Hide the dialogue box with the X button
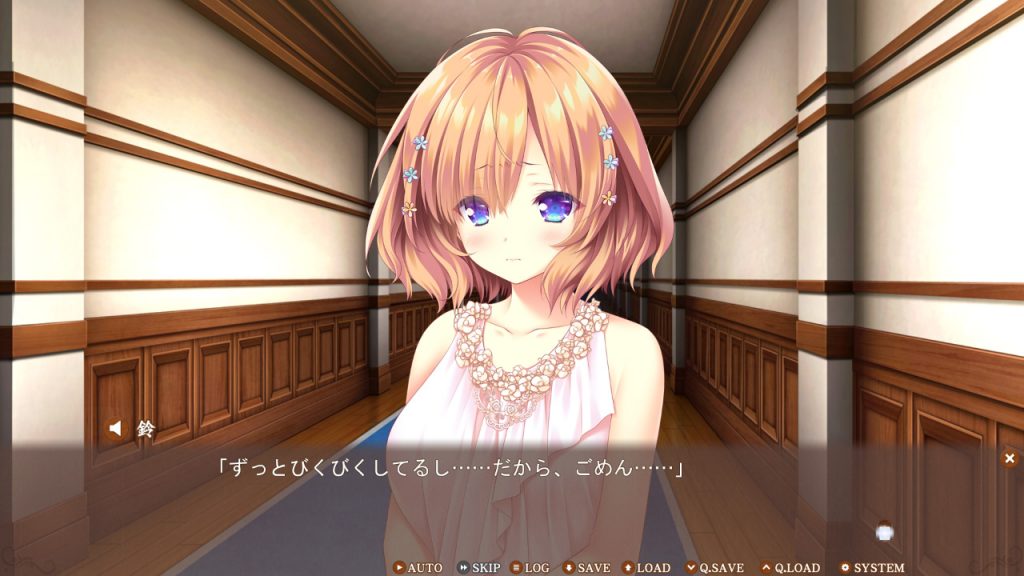1024x576 pixels. 1009,458
